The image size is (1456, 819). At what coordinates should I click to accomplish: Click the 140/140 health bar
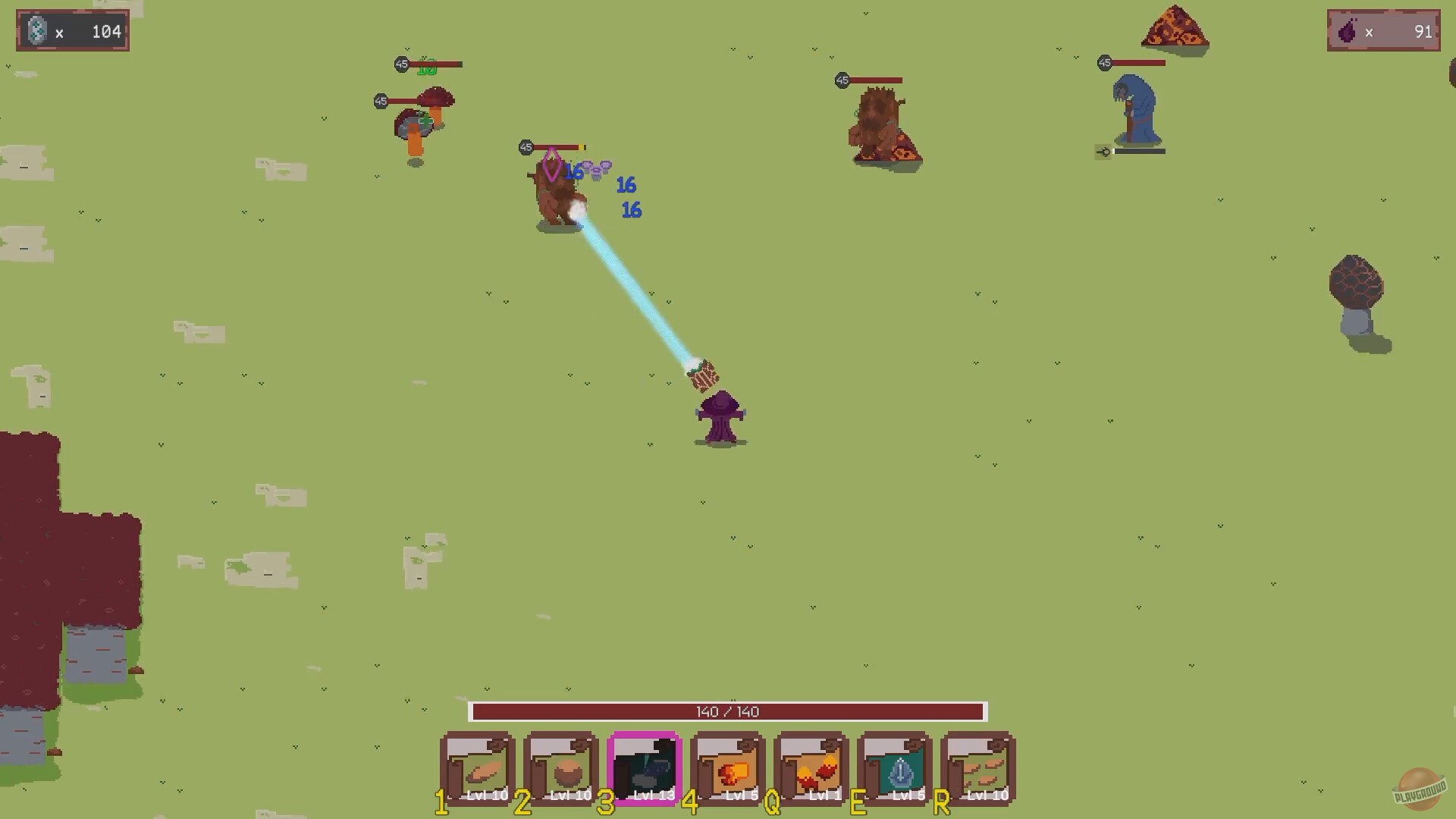click(x=728, y=711)
